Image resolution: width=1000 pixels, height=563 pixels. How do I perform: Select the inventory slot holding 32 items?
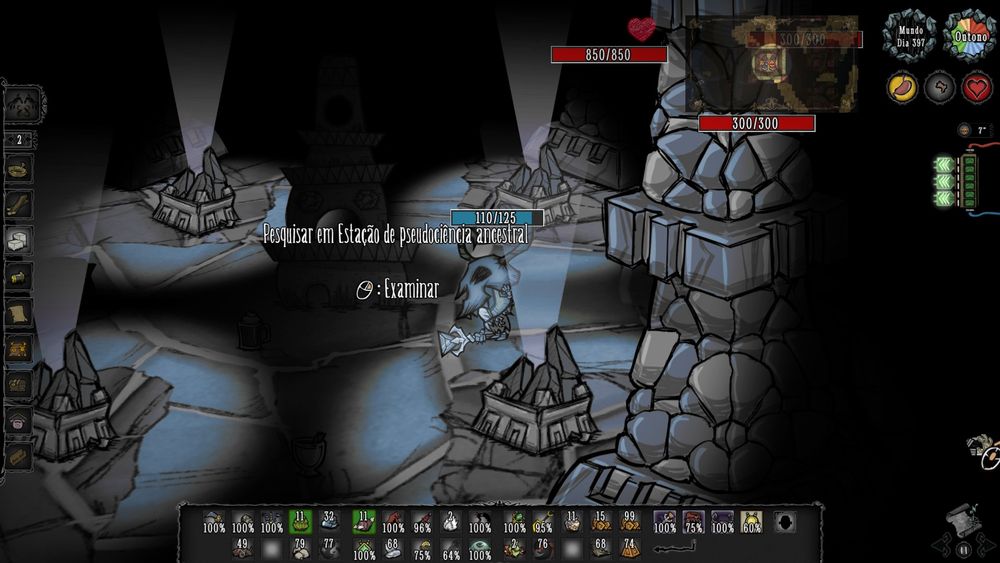[x=331, y=522]
